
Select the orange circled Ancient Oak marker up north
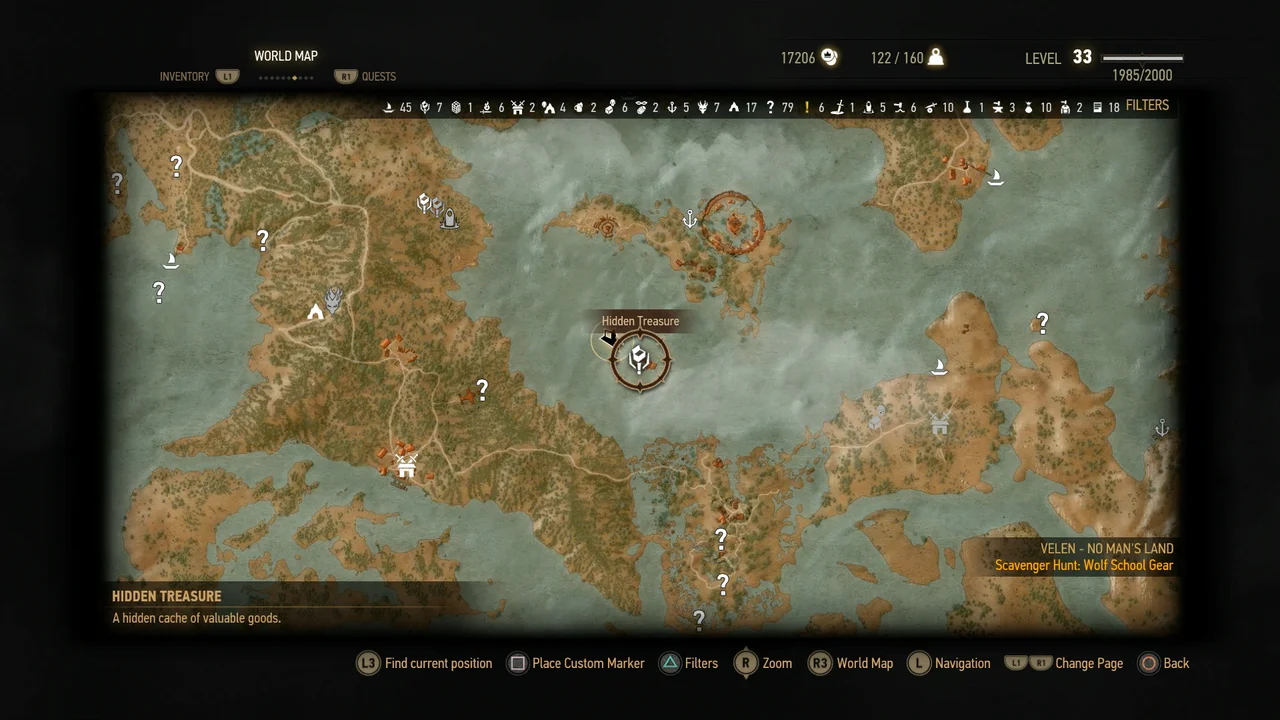(x=735, y=222)
